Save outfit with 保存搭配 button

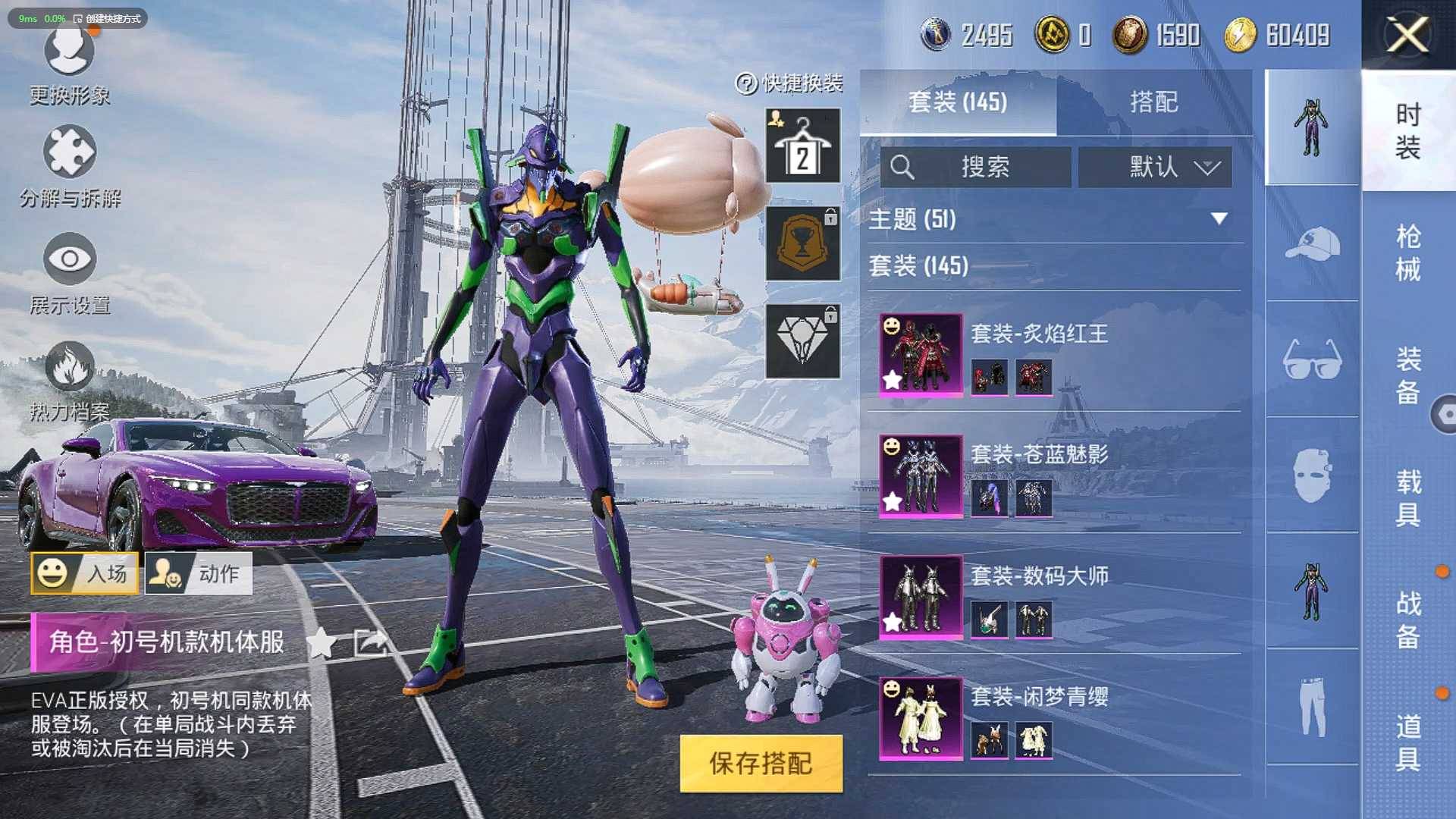tap(761, 763)
